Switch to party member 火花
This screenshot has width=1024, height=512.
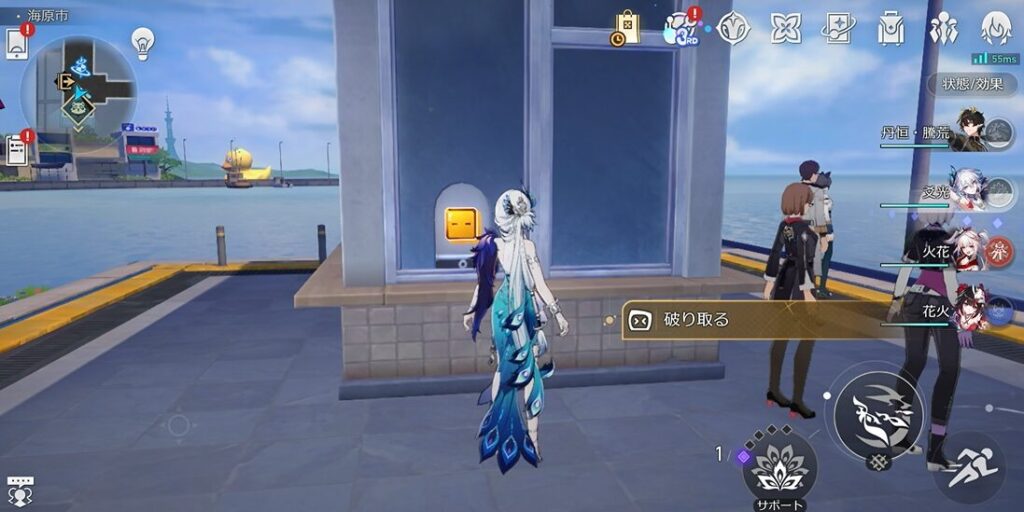(970, 251)
